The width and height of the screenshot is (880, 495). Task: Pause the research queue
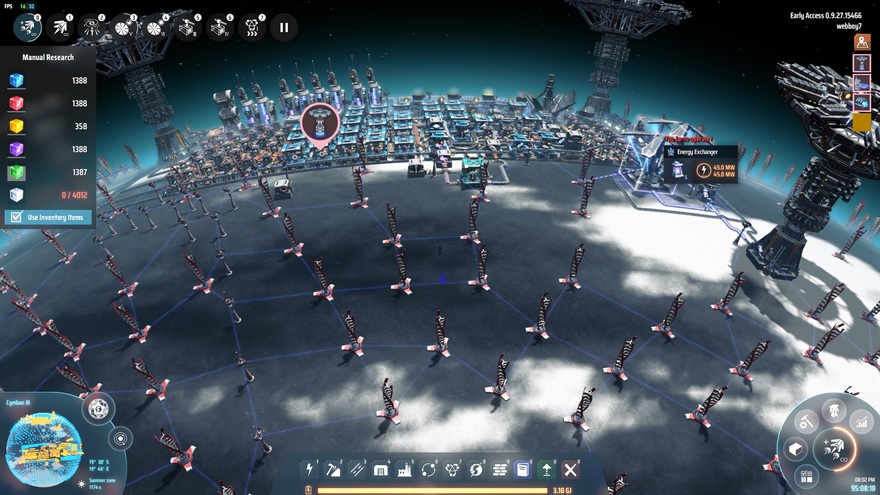[284, 27]
